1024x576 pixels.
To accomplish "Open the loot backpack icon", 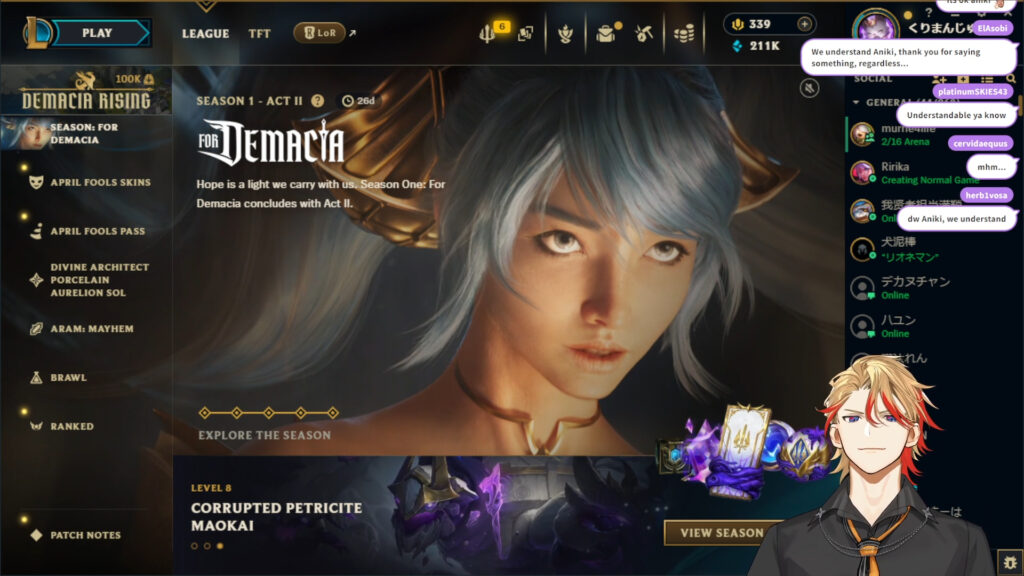I will click(605, 34).
